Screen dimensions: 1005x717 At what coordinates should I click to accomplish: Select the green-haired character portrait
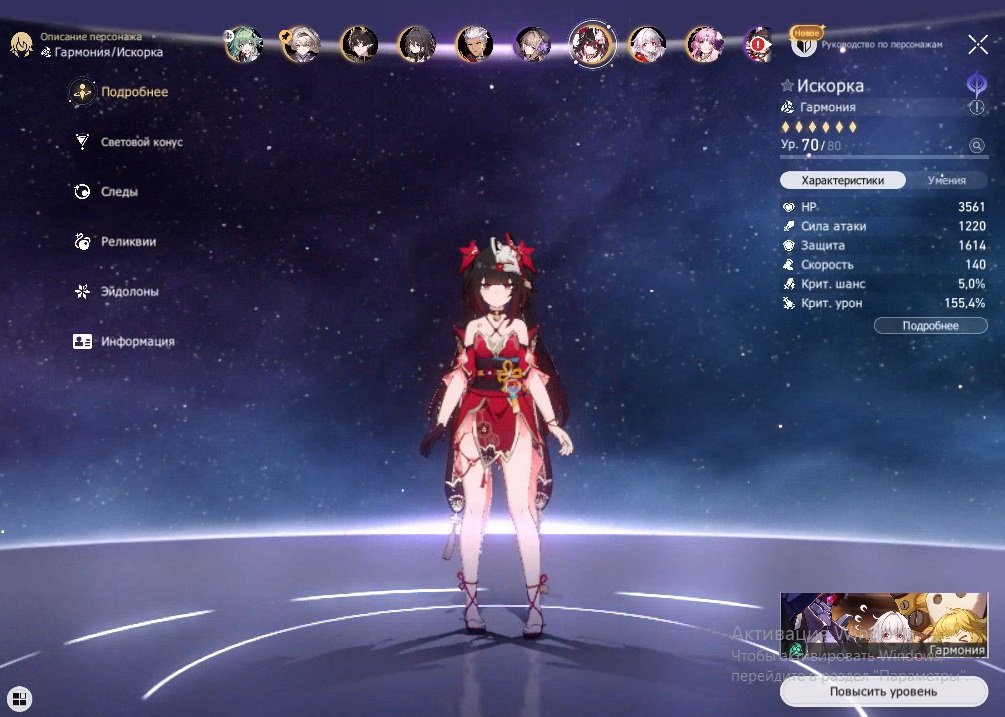242,44
